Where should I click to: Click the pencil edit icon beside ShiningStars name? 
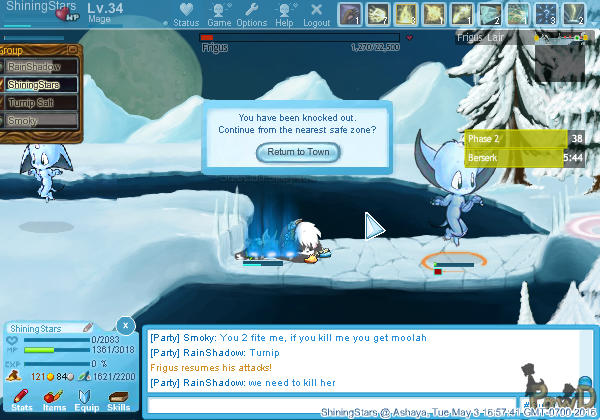pyautogui.click(x=88, y=327)
